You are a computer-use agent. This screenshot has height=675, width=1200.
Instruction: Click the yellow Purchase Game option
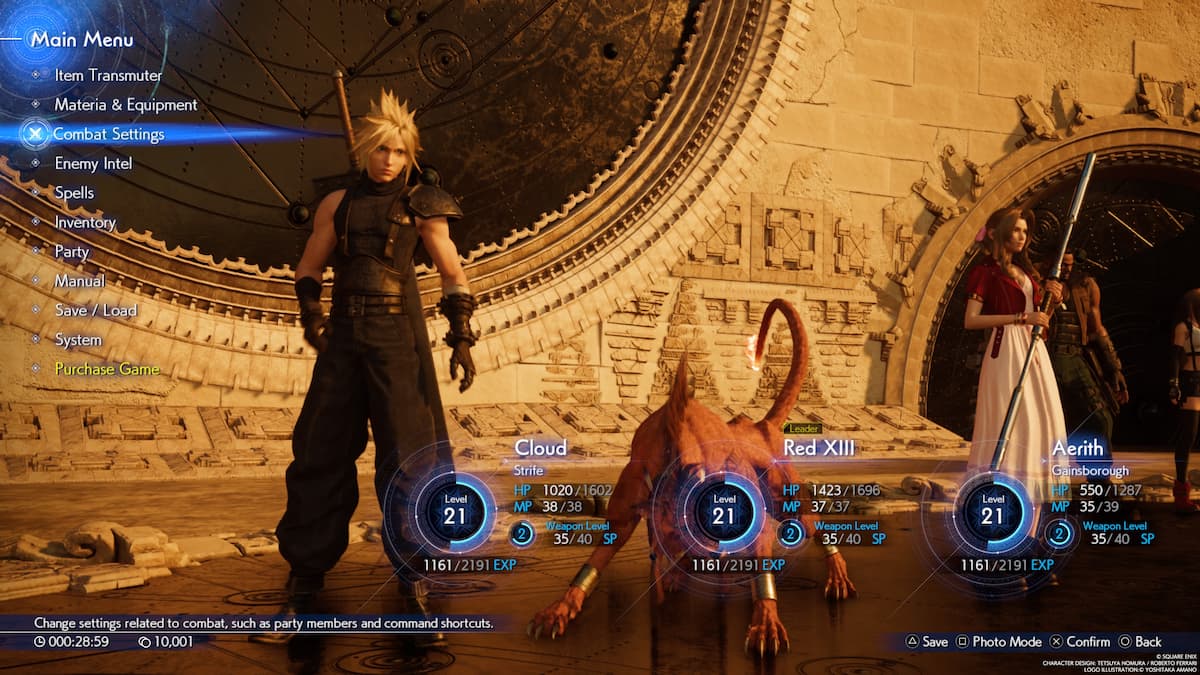tap(106, 369)
